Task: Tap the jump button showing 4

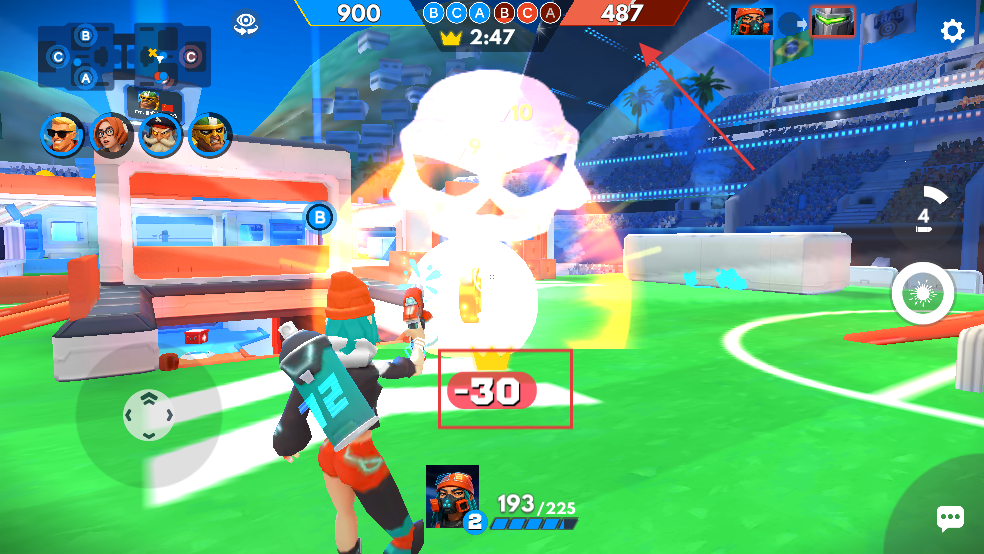Action: coord(927,212)
